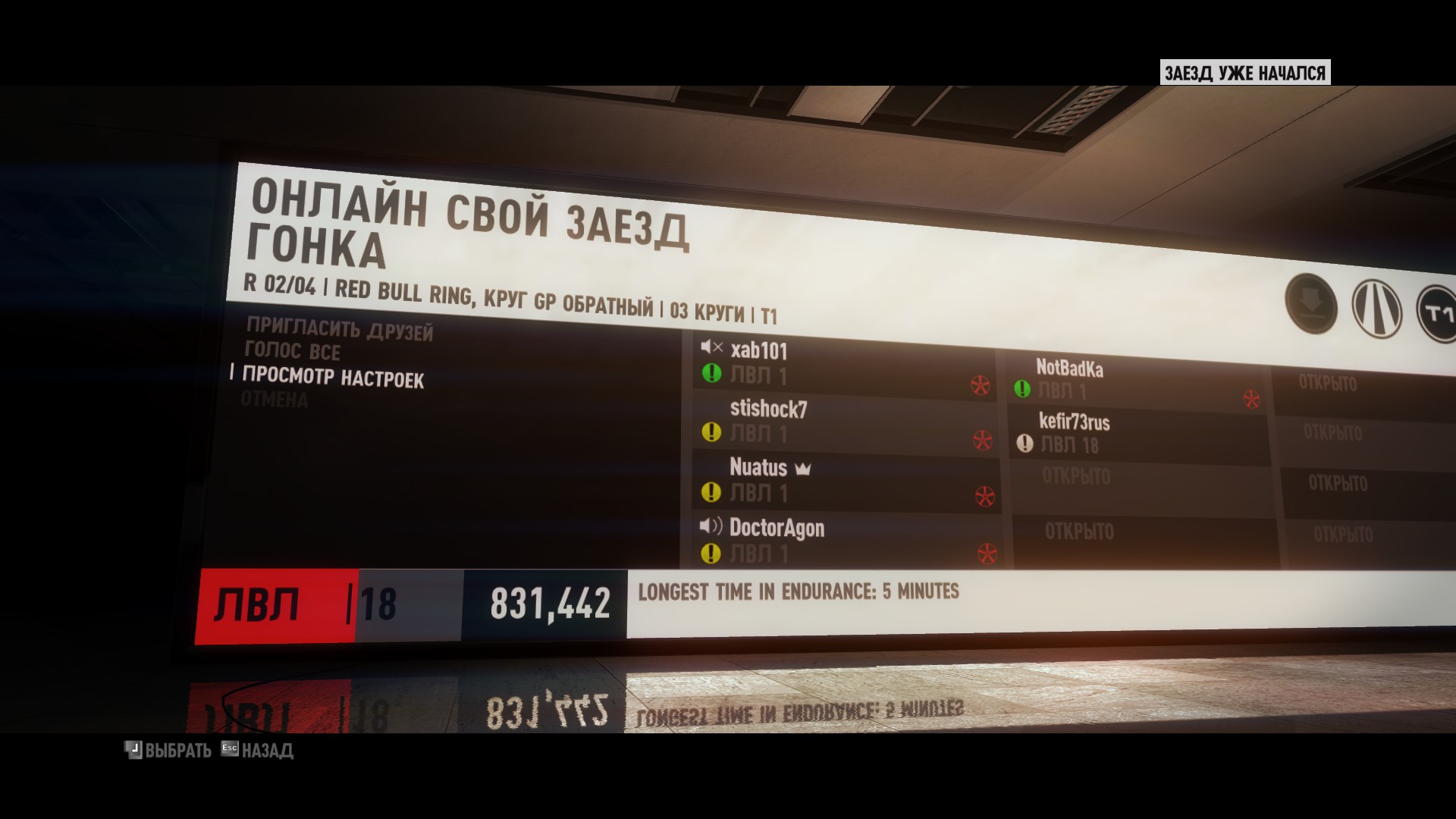The width and height of the screenshot is (1456, 819).
Task: Select player row DoctorAgon
Action: pyautogui.click(x=842, y=540)
